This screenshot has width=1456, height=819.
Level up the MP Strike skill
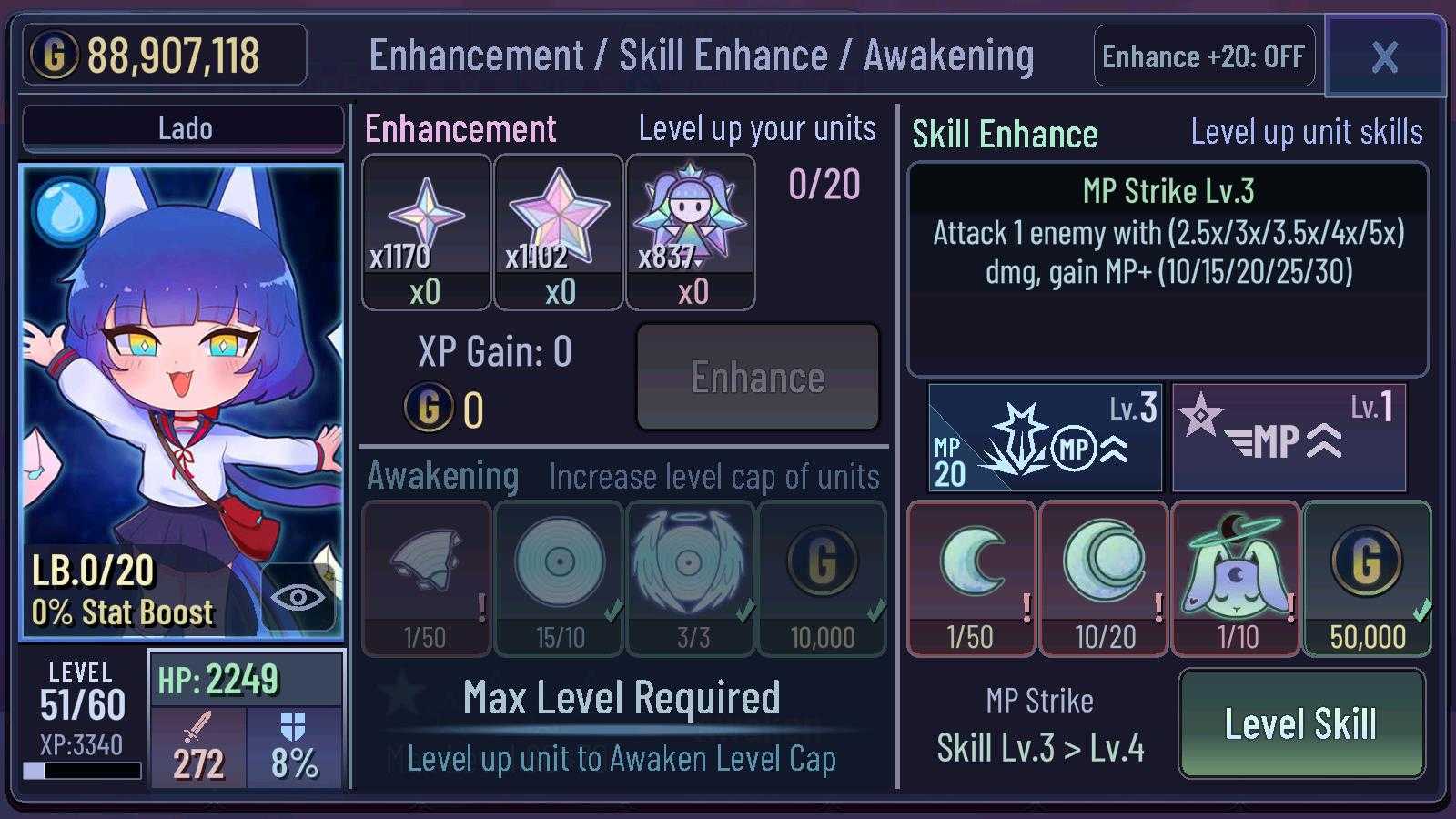(x=1300, y=724)
